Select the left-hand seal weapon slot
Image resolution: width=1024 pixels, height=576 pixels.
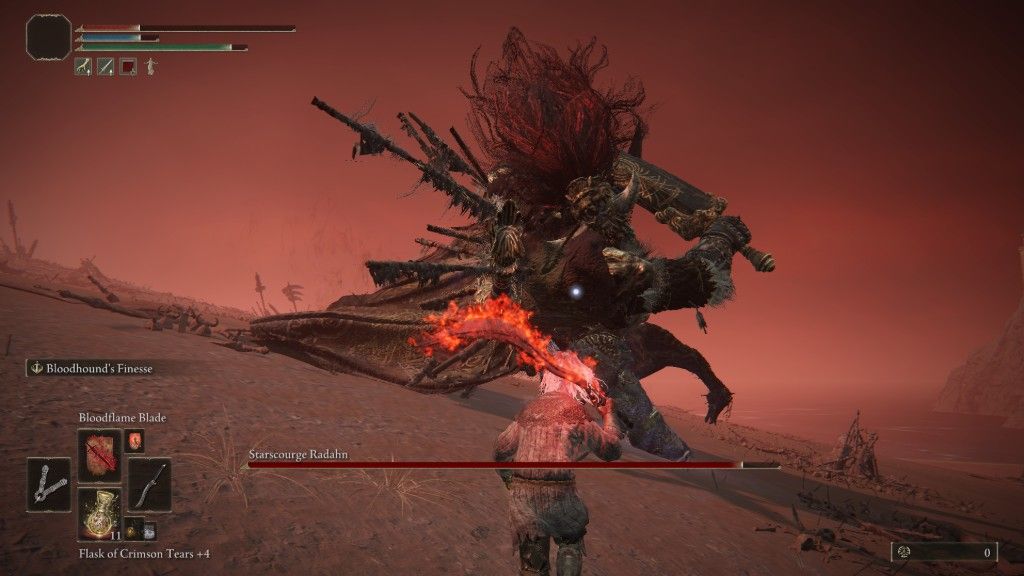click(49, 485)
